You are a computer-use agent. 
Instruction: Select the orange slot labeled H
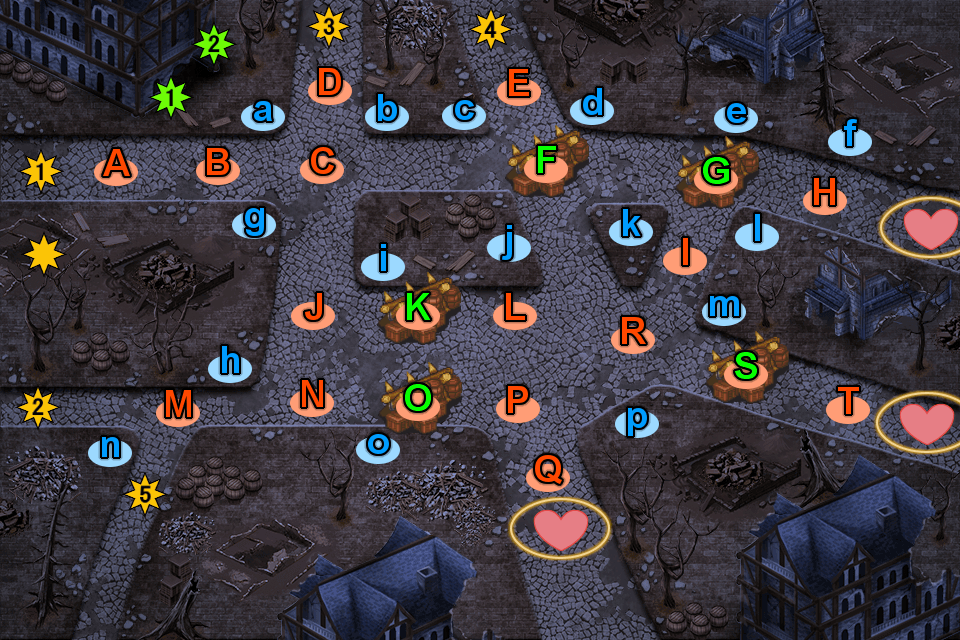825,194
